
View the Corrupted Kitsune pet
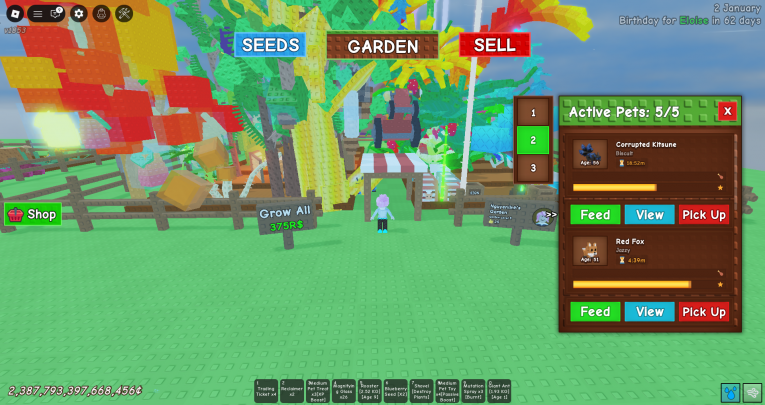click(649, 215)
